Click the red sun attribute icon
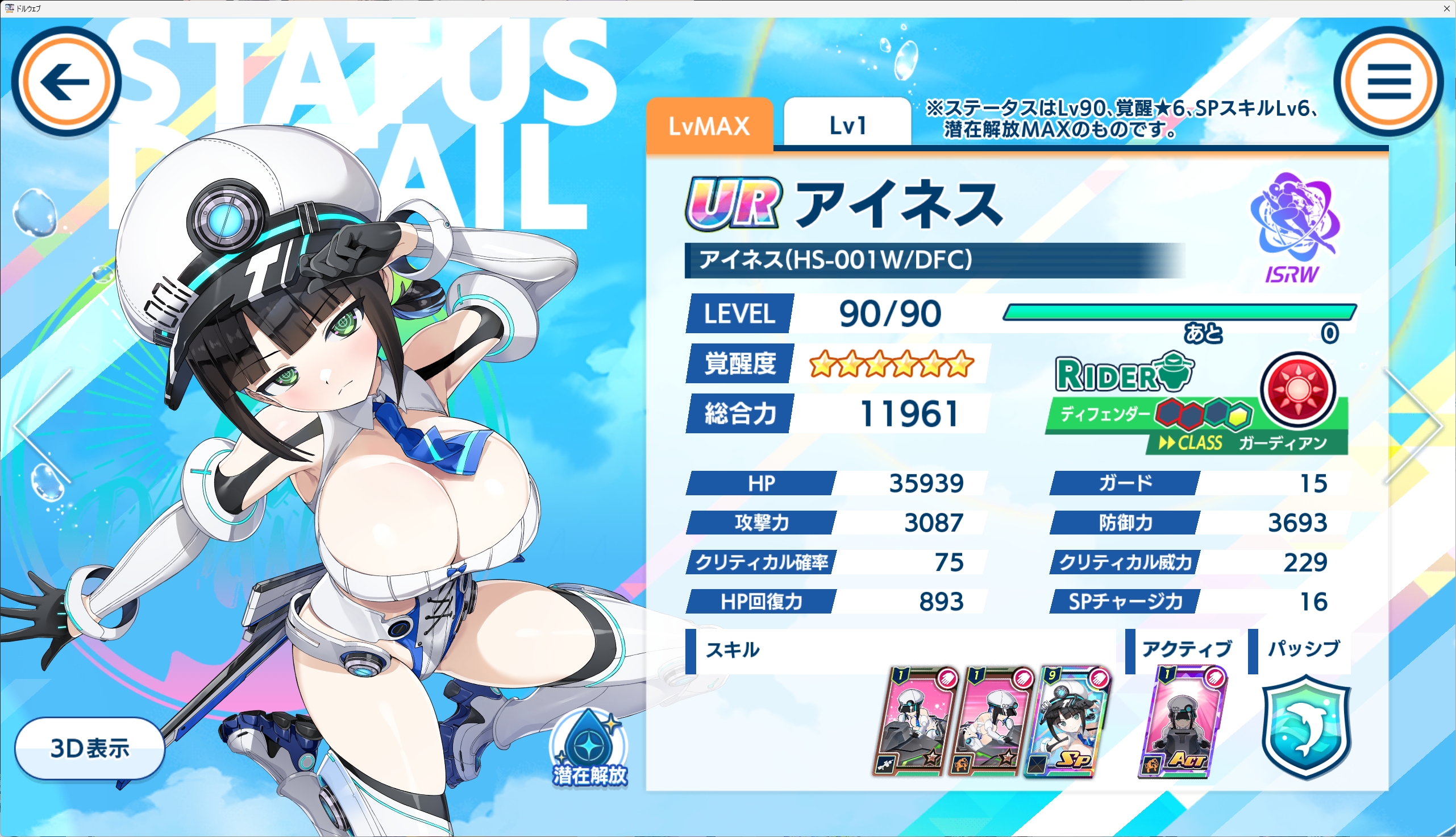 (x=1297, y=389)
